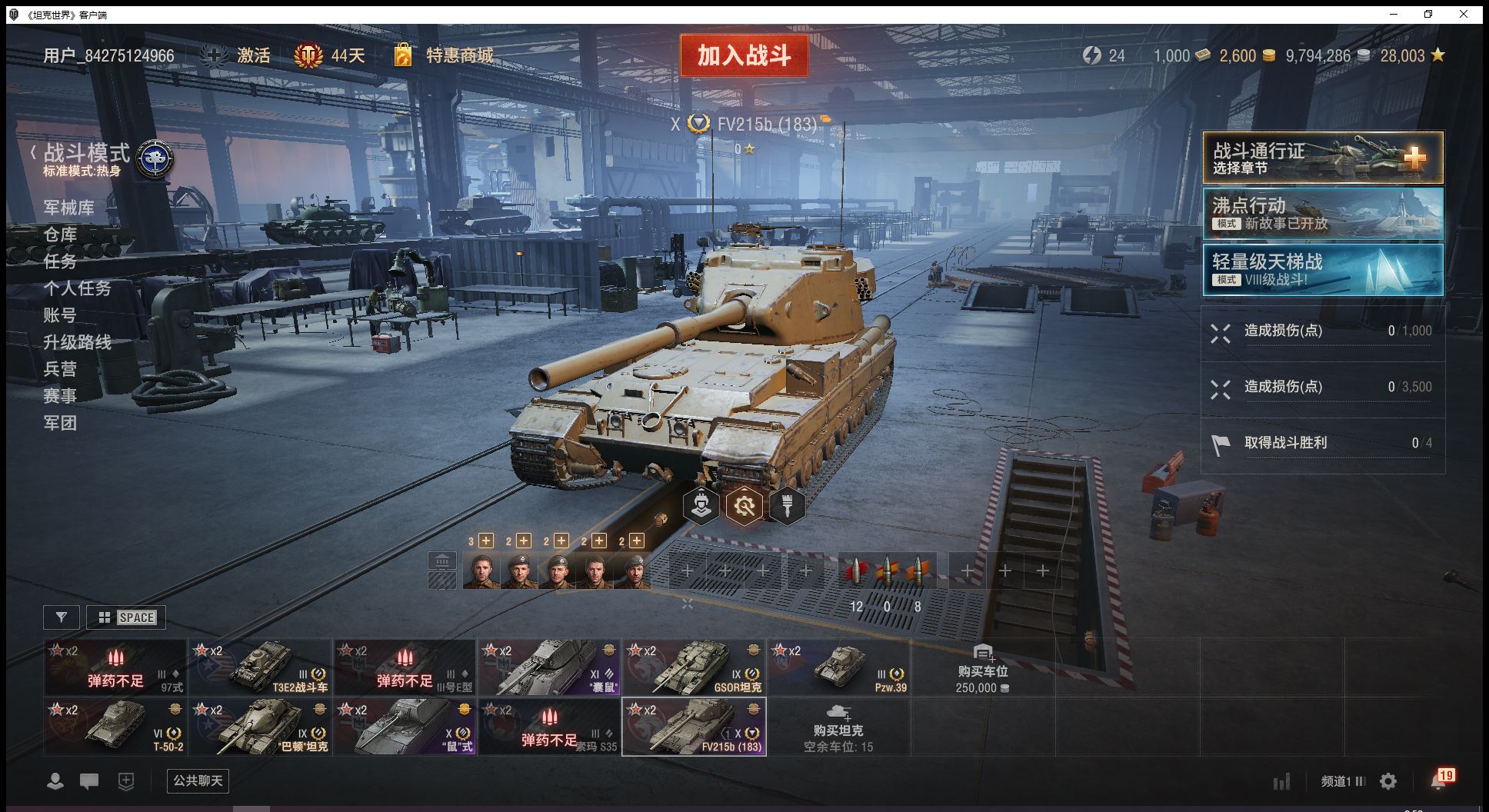Open the 轻量级天梯战 mode banner

1322,270
